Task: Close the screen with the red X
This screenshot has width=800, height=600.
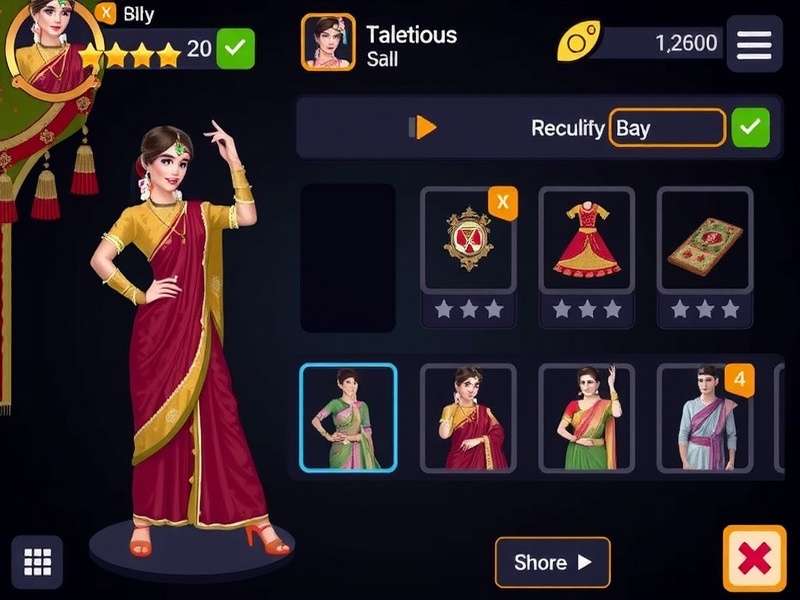Action: (x=754, y=559)
